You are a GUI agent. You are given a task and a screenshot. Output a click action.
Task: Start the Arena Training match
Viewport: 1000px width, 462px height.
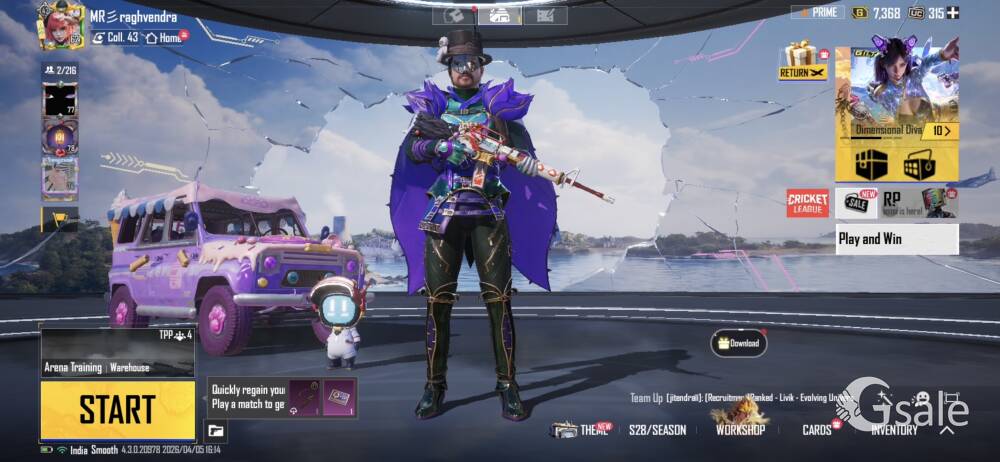117,409
